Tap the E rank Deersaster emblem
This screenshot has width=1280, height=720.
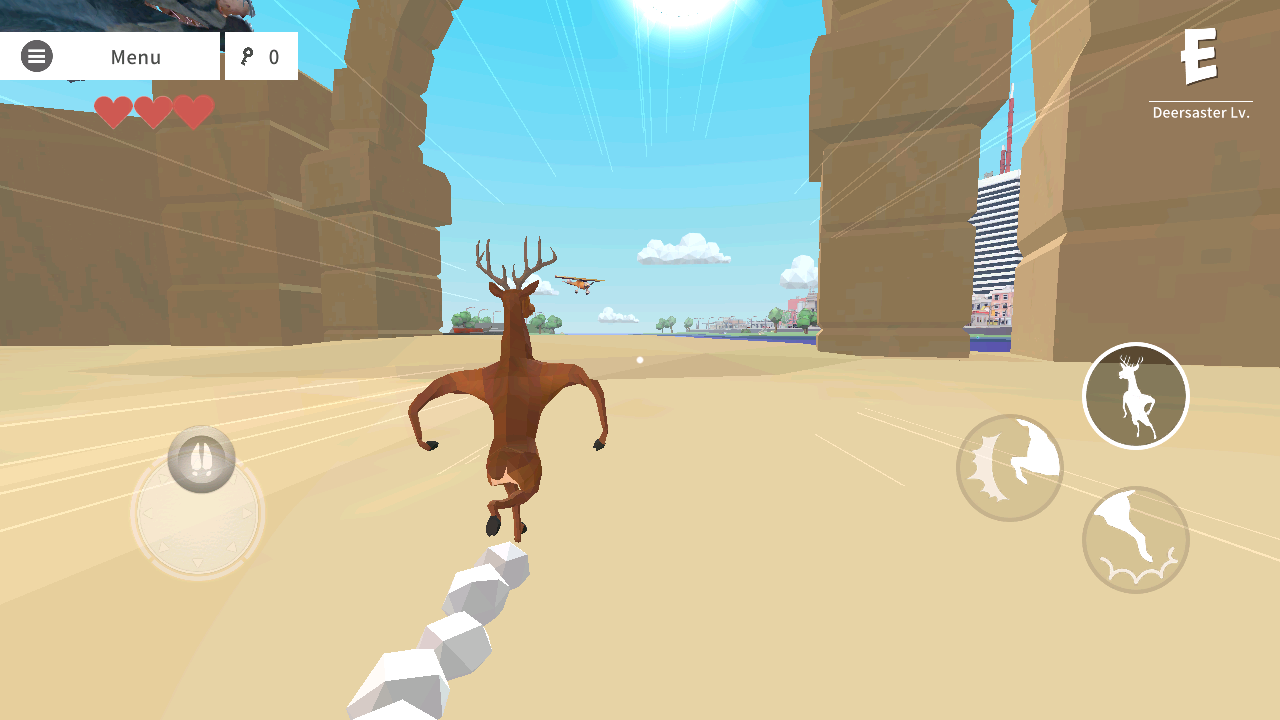pos(1200,55)
